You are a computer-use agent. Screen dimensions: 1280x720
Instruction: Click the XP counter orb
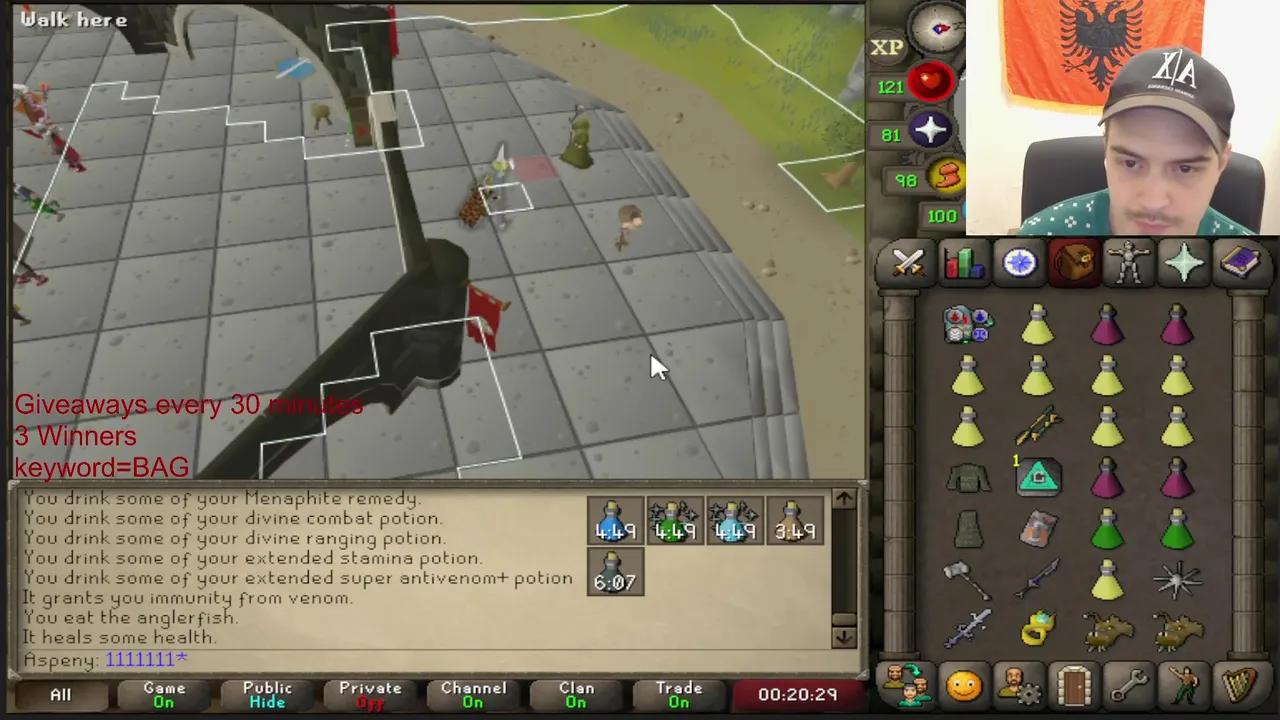886,47
